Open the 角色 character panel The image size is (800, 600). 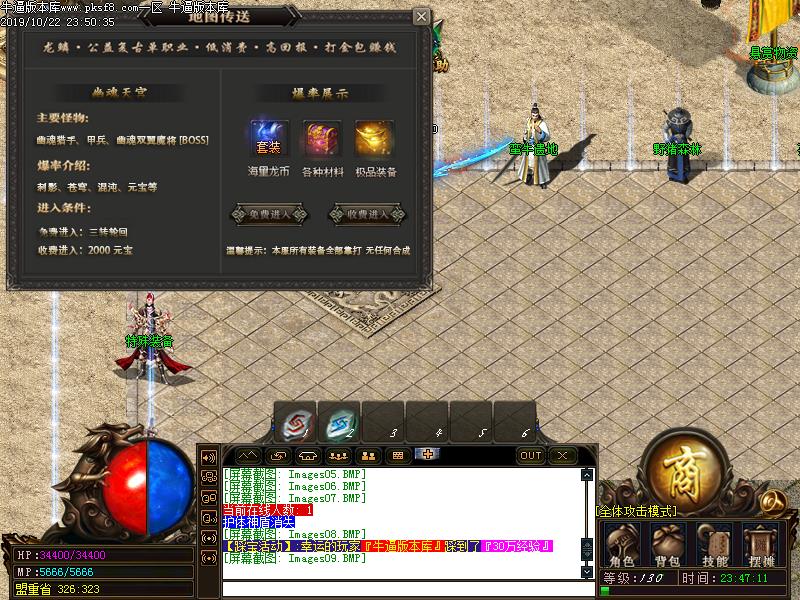coord(622,545)
